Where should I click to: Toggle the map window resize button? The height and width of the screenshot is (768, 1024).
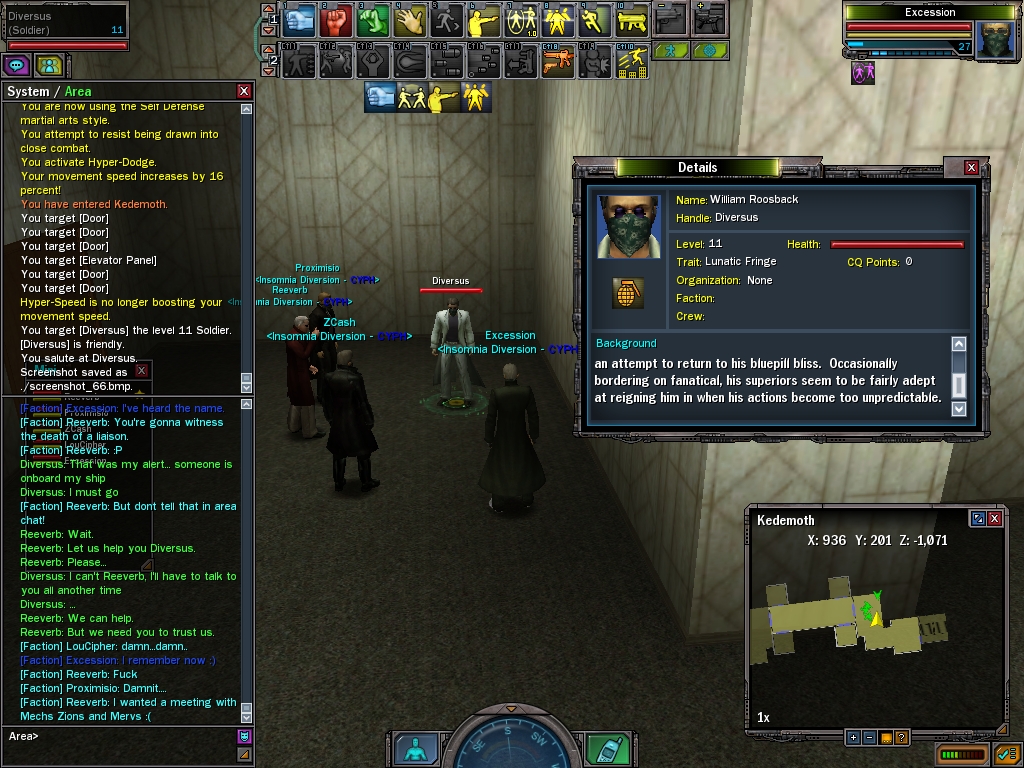point(978,518)
